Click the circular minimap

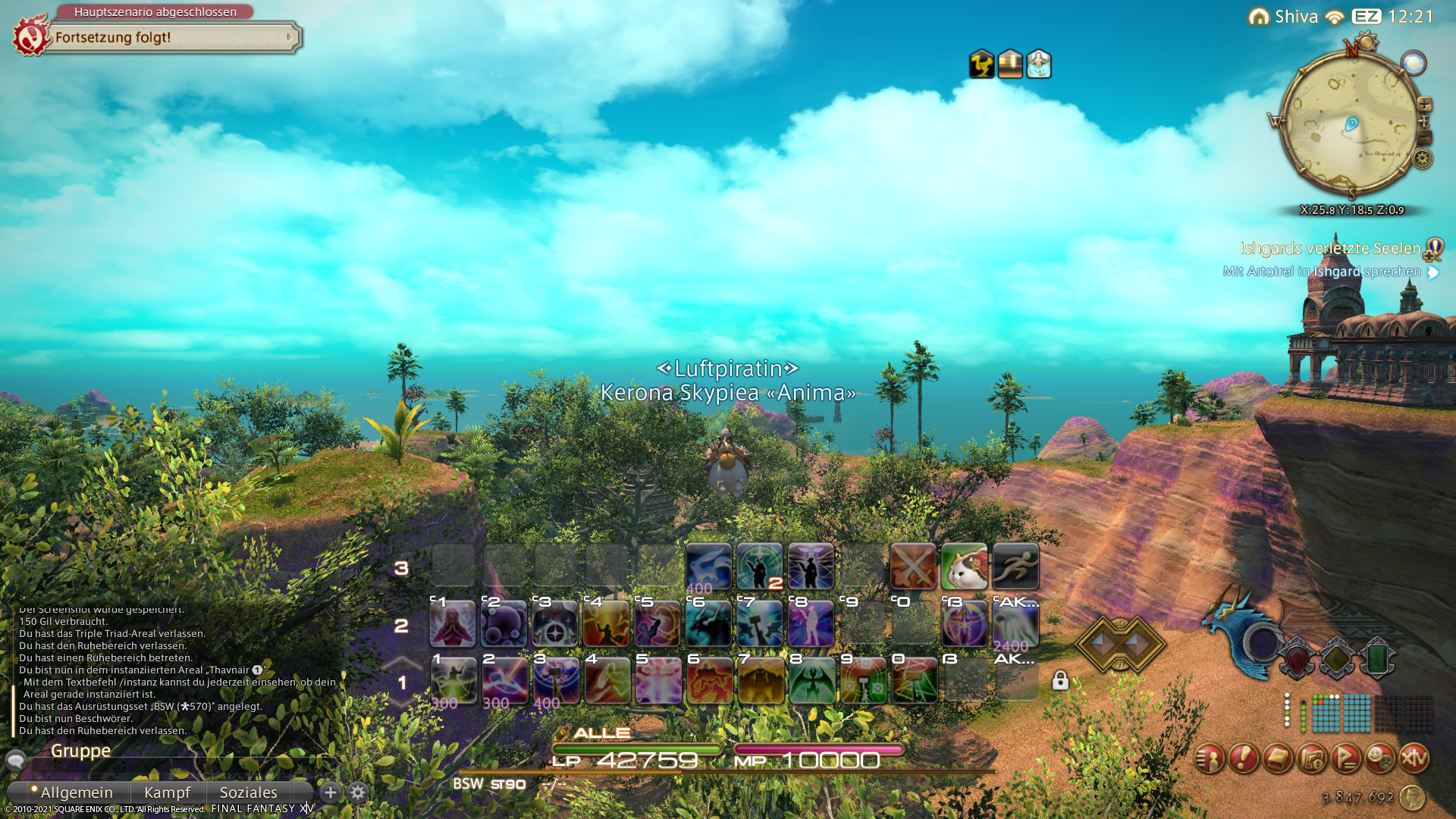[x=1350, y=121]
